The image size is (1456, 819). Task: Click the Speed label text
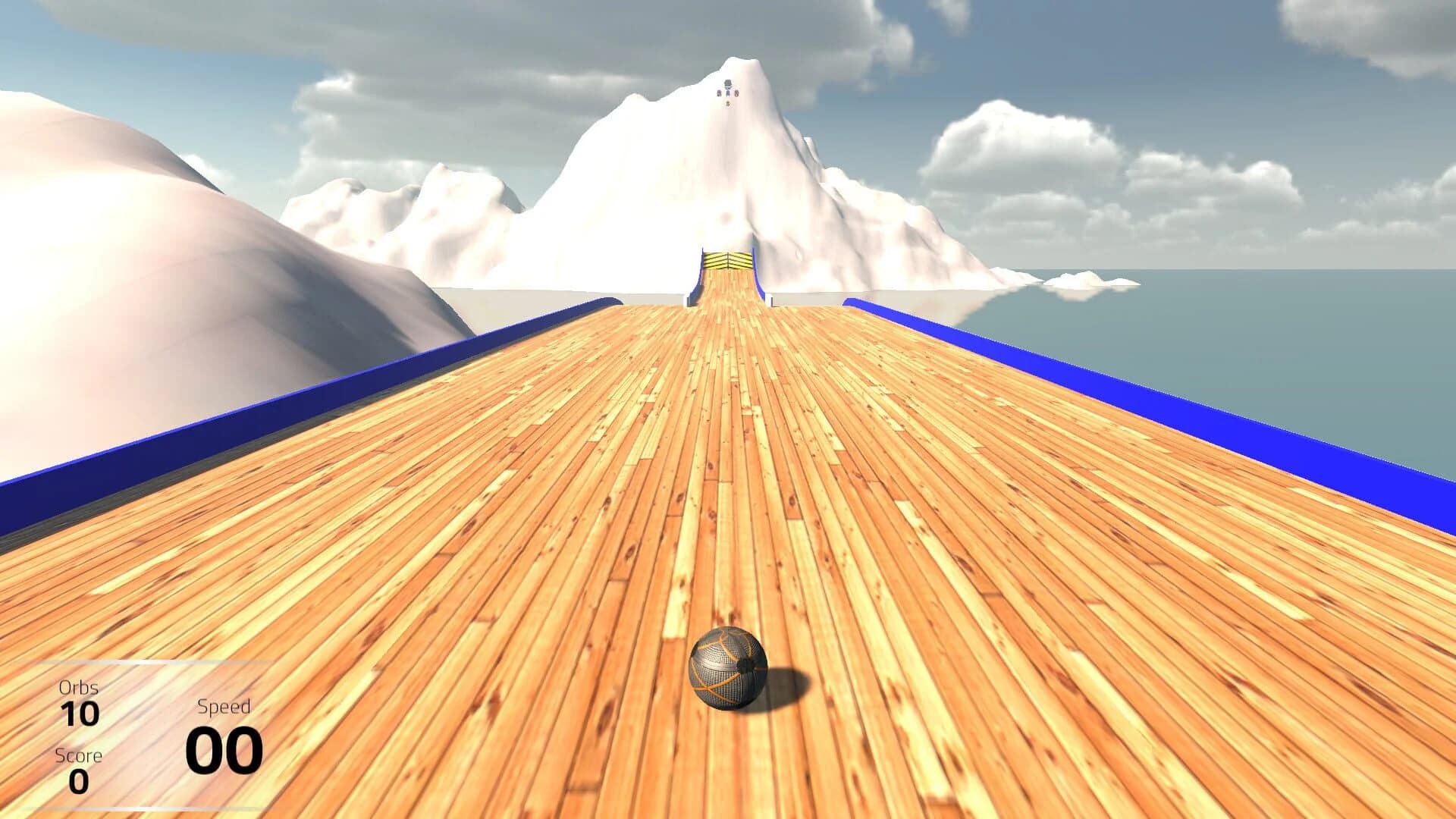click(x=224, y=705)
